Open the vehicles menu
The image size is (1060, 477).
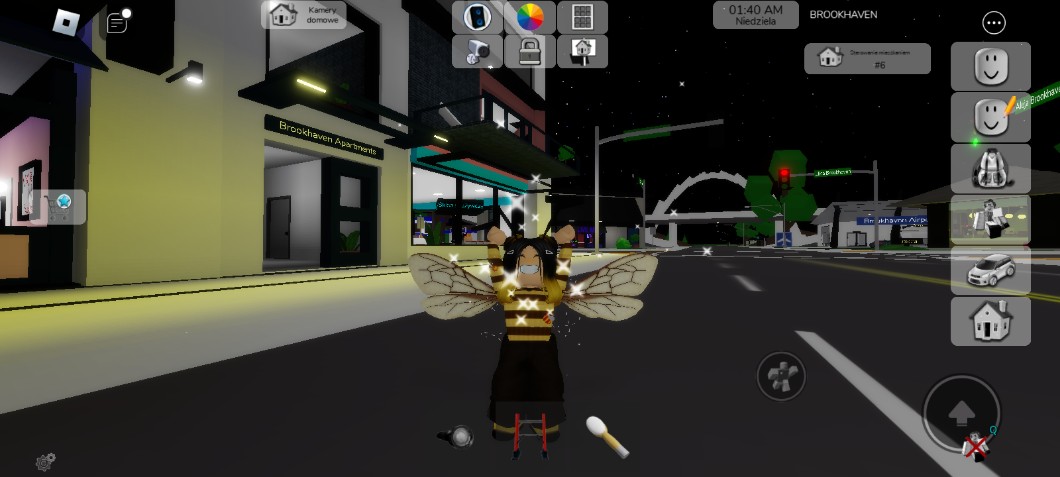(990, 270)
